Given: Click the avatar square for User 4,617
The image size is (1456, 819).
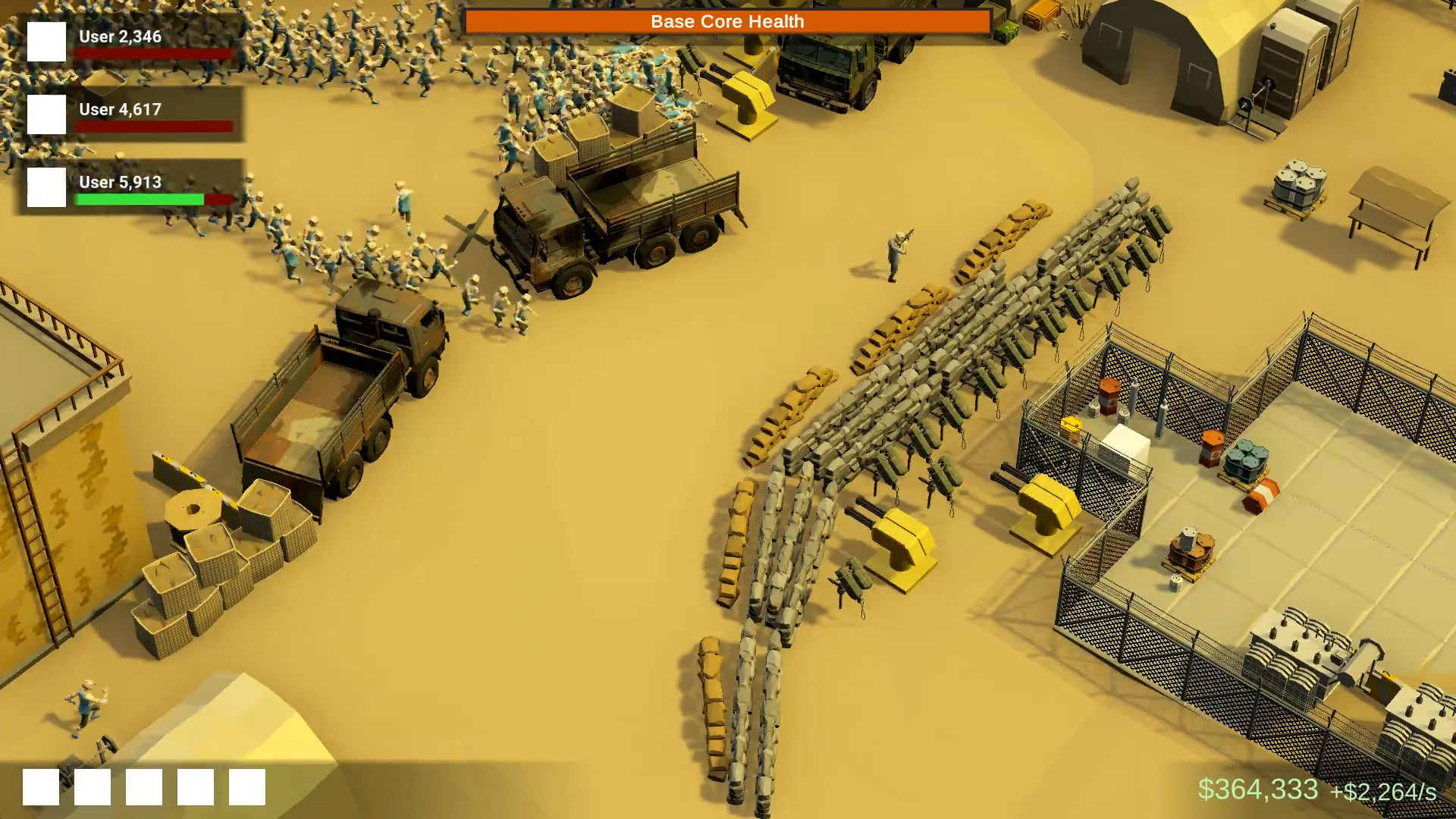Looking at the screenshot, I should click(46, 116).
